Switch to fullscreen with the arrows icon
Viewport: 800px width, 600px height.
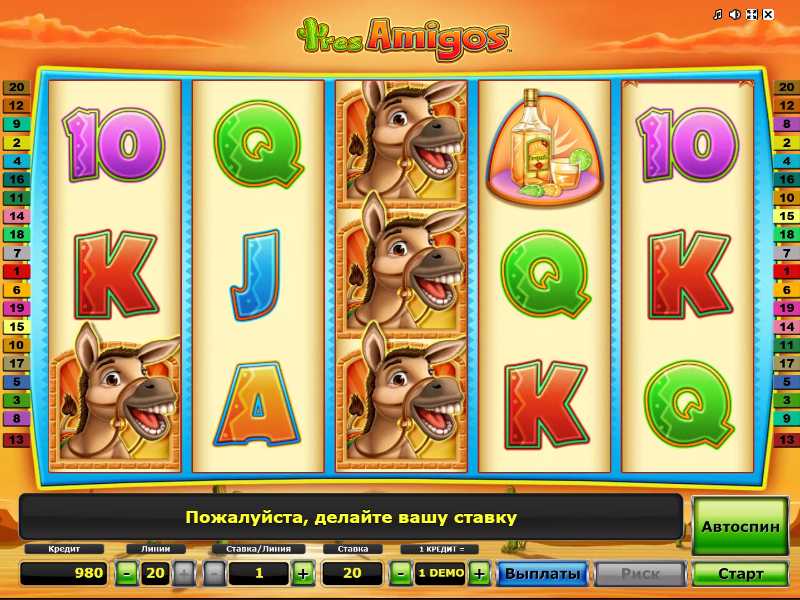coord(751,15)
